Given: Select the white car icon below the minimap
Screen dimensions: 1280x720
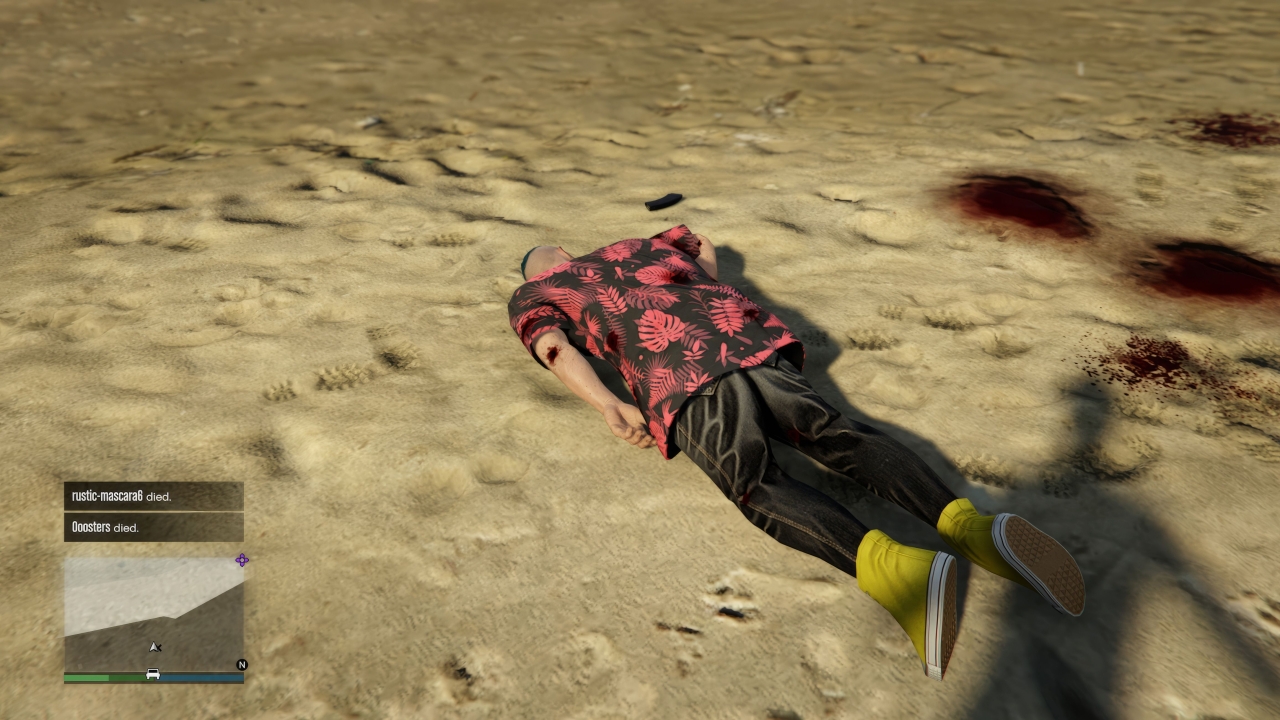Looking at the screenshot, I should point(153,674).
